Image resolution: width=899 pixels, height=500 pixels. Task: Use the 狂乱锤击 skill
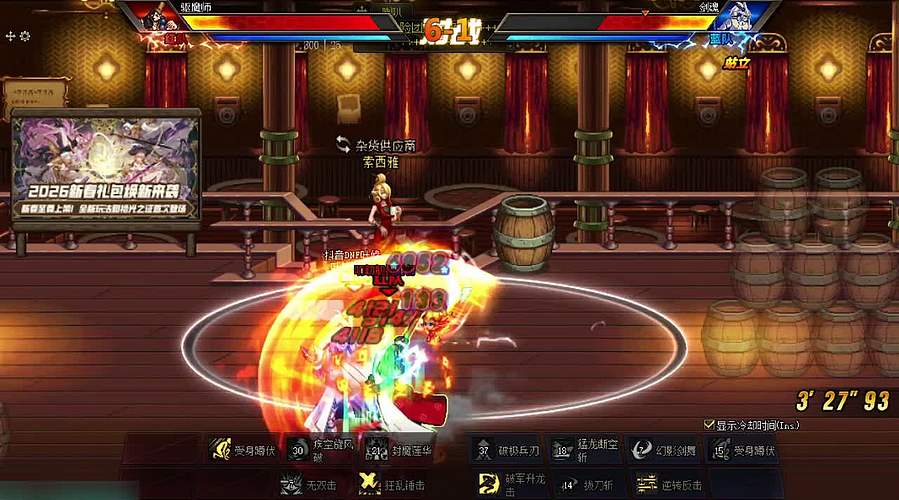[369, 485]
